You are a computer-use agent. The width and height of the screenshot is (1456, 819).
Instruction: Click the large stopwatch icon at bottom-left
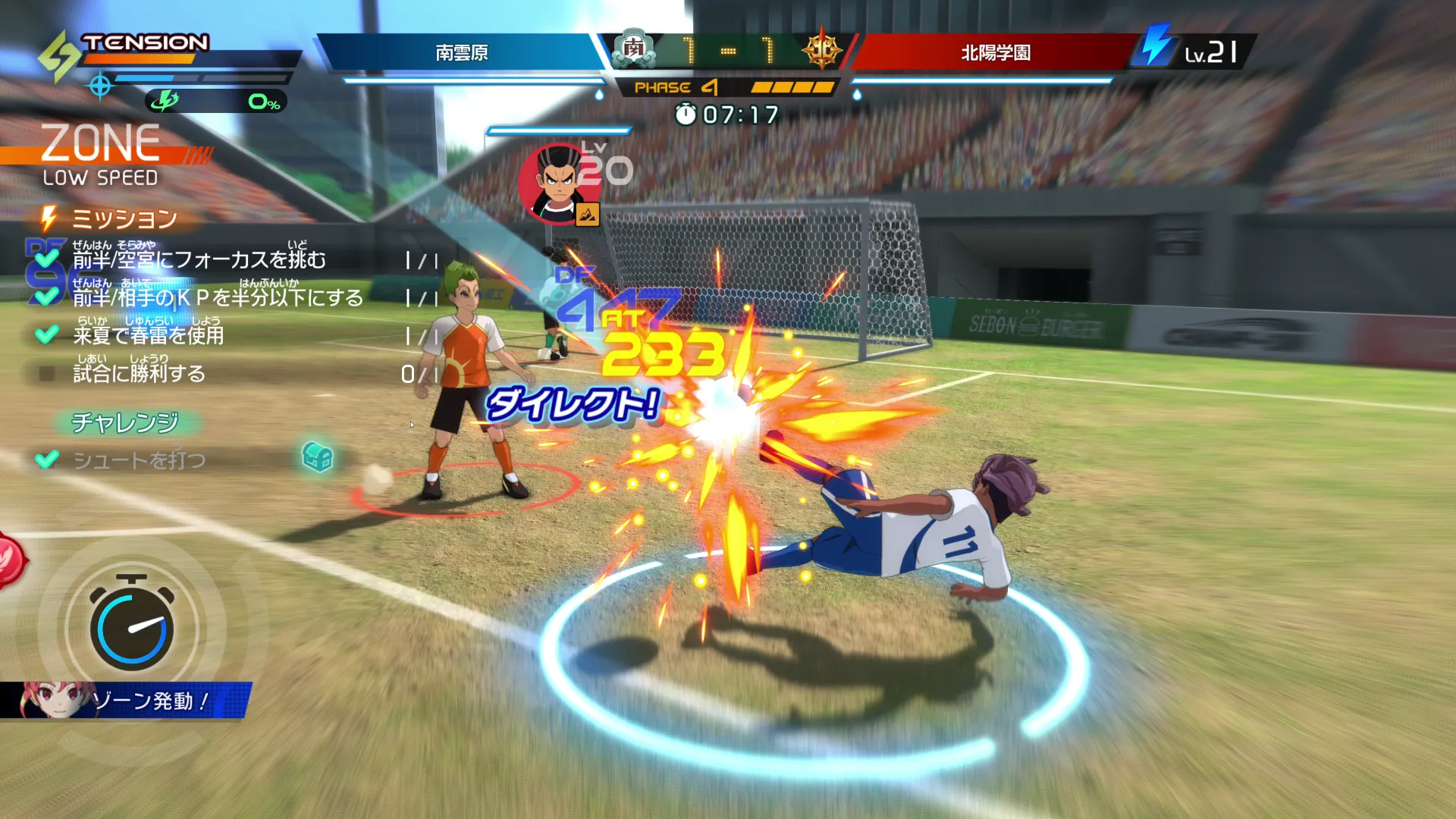click(x=133, y=626)
